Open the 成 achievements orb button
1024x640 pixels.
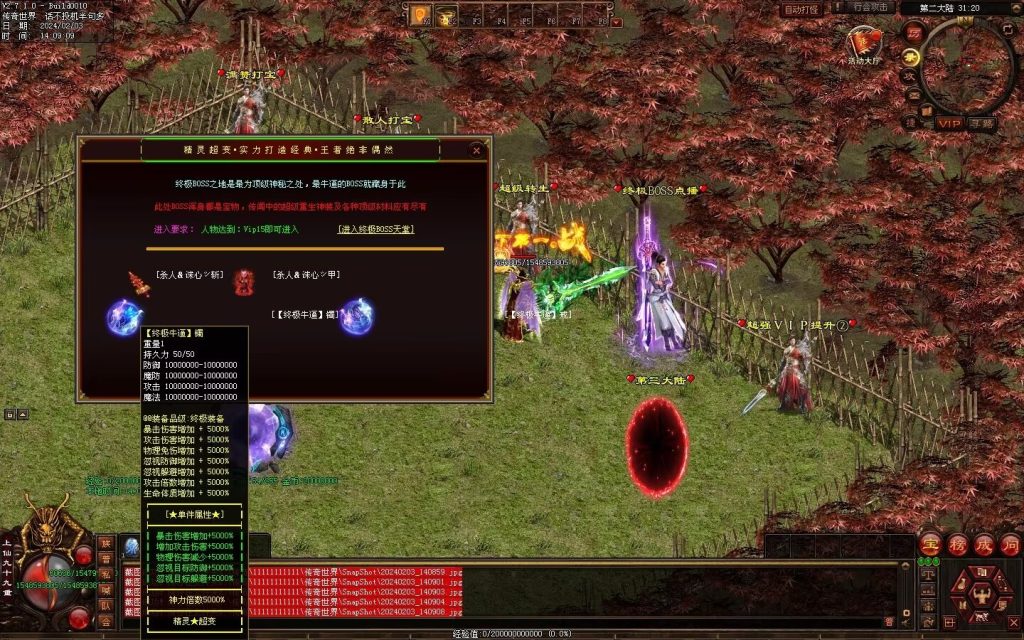tap(983, 545)
